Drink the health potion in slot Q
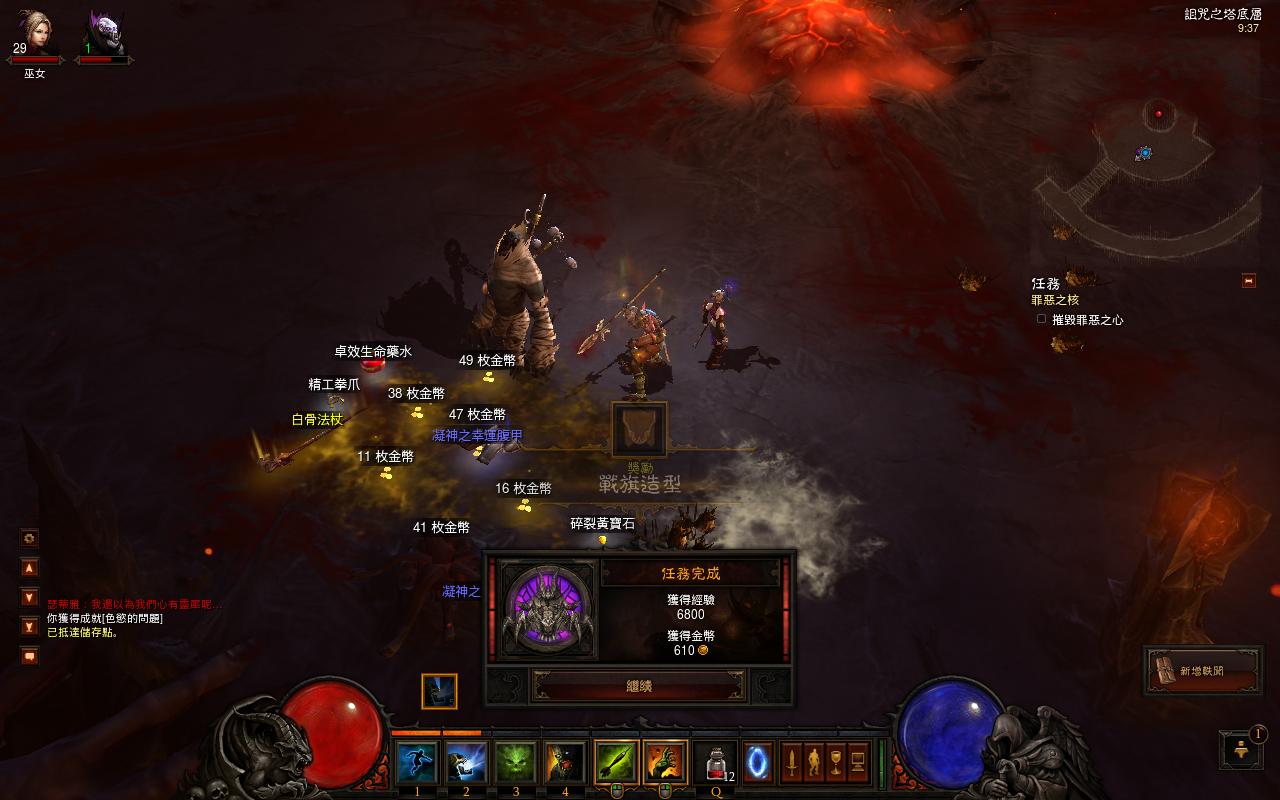The width and height of the screenshot is (1280, 800). coord(715,763)
